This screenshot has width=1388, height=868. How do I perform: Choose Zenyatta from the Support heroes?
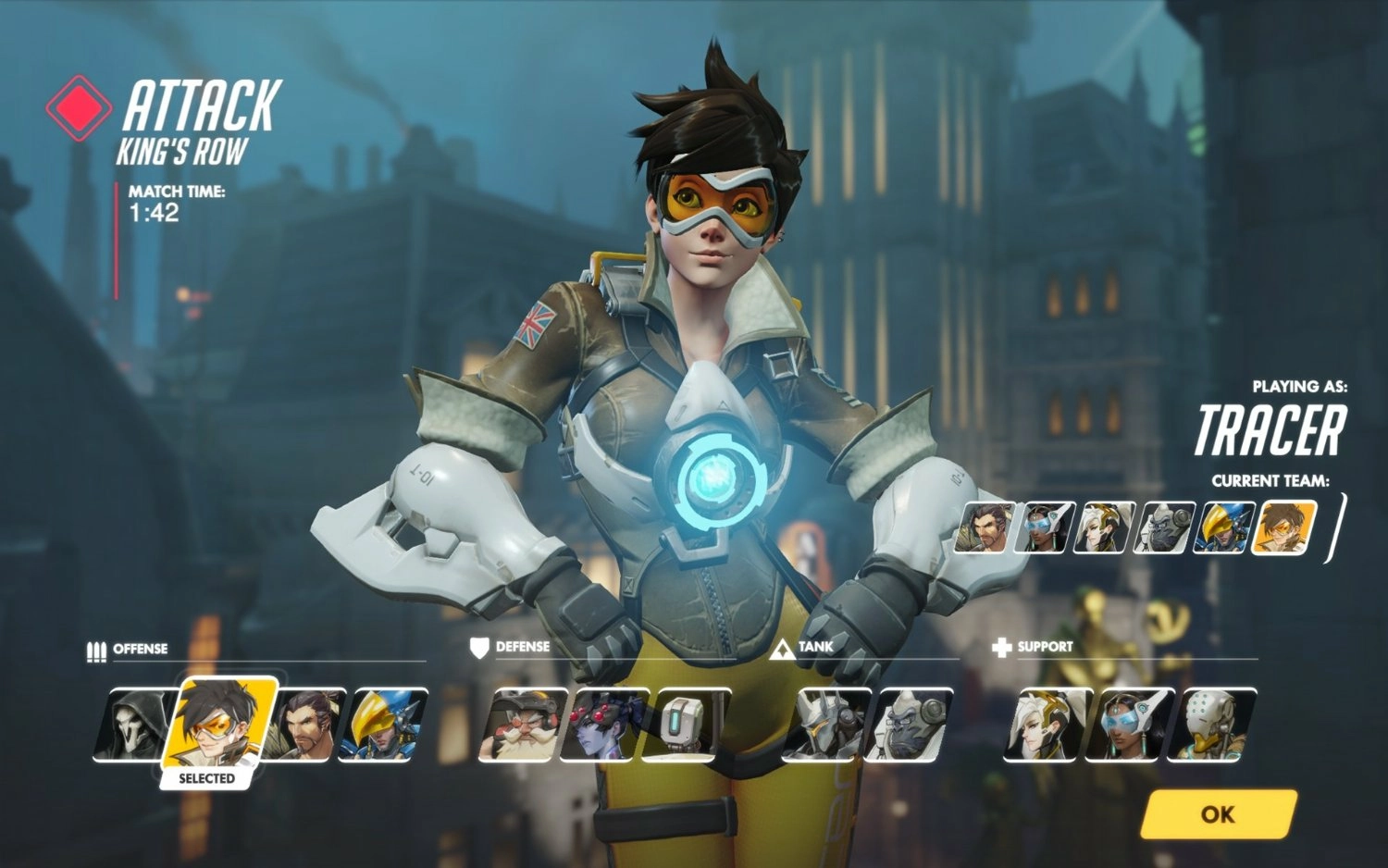coord(1210,725)
